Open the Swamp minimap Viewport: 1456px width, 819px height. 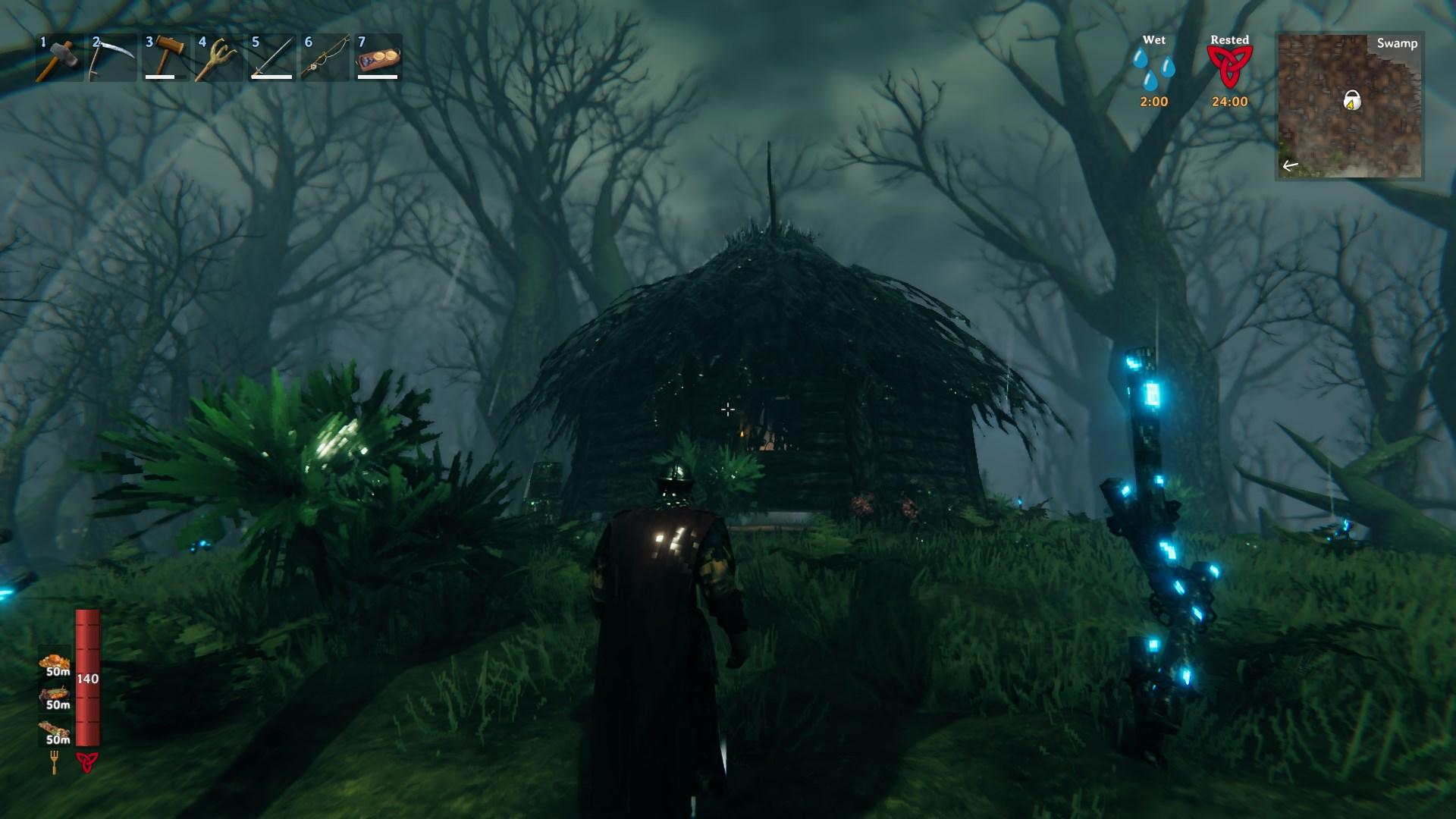[1350, 105]
